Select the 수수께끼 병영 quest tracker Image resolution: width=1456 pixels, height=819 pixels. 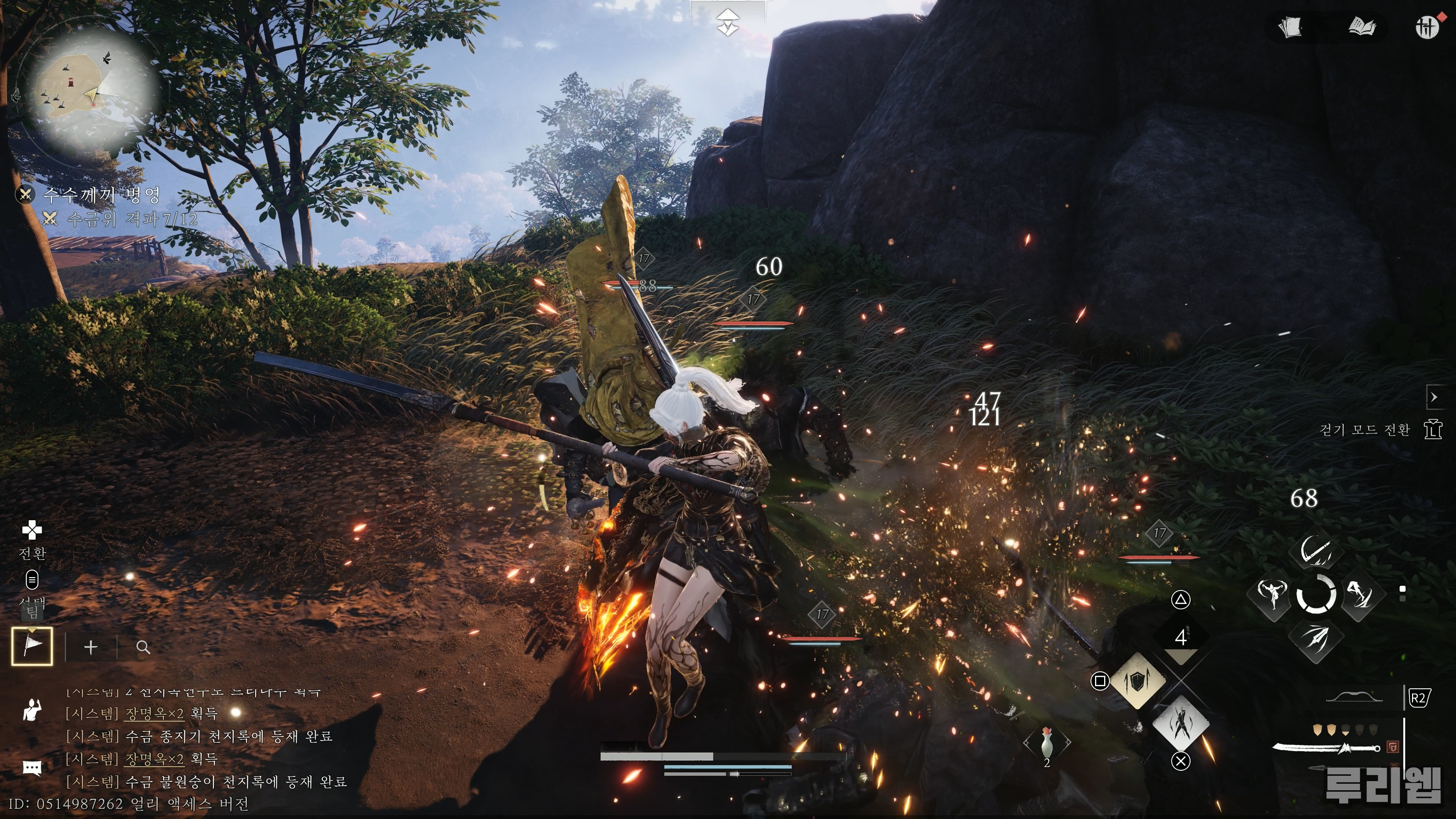click(102, 196)
